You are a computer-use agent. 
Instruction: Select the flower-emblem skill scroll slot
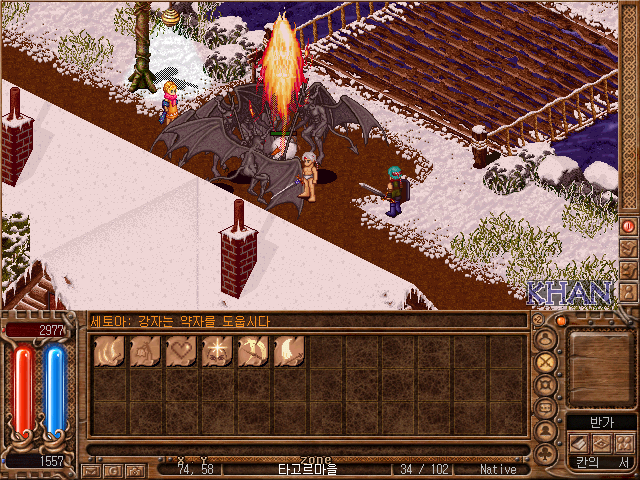coord(146,351)
